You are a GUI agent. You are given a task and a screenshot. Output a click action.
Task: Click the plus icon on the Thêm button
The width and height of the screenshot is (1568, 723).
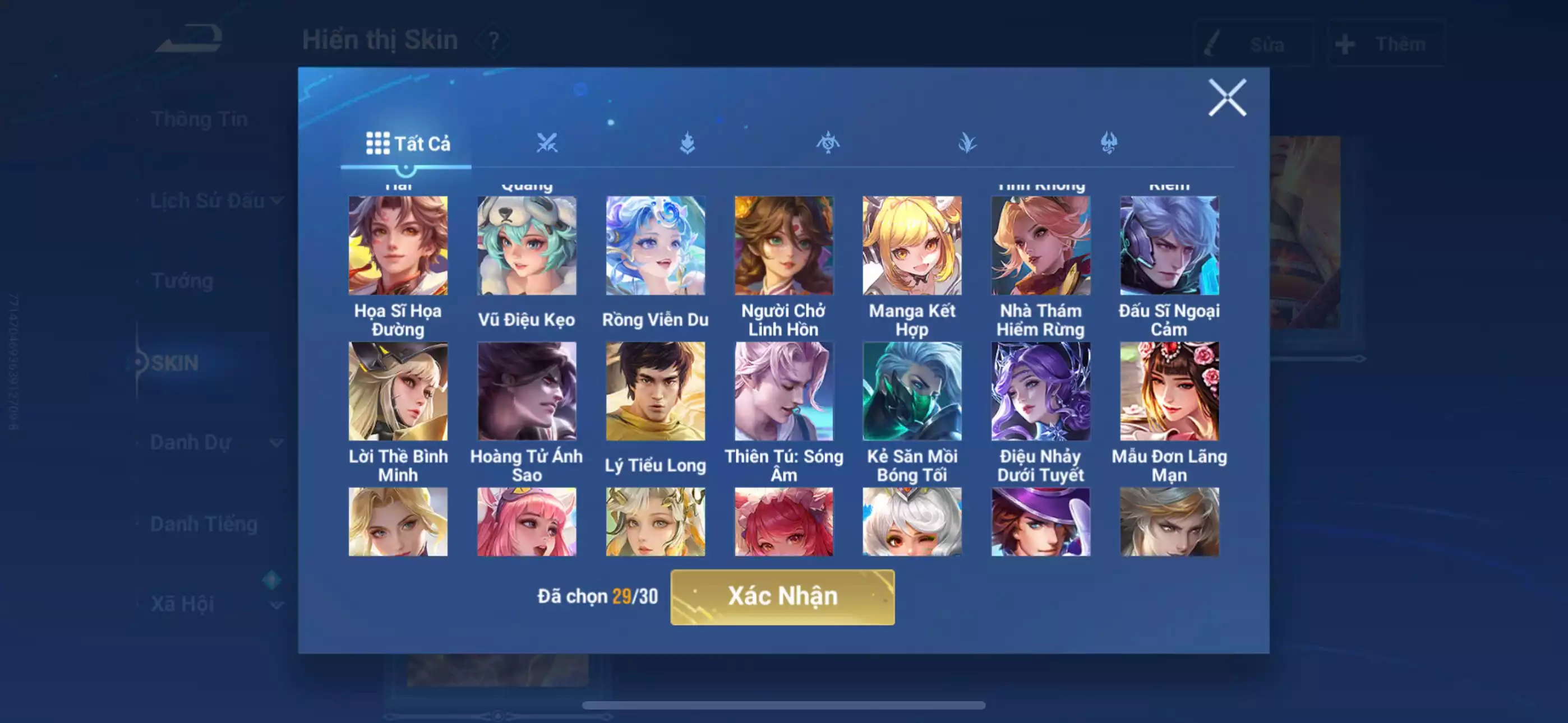[x=1346, y=43]
